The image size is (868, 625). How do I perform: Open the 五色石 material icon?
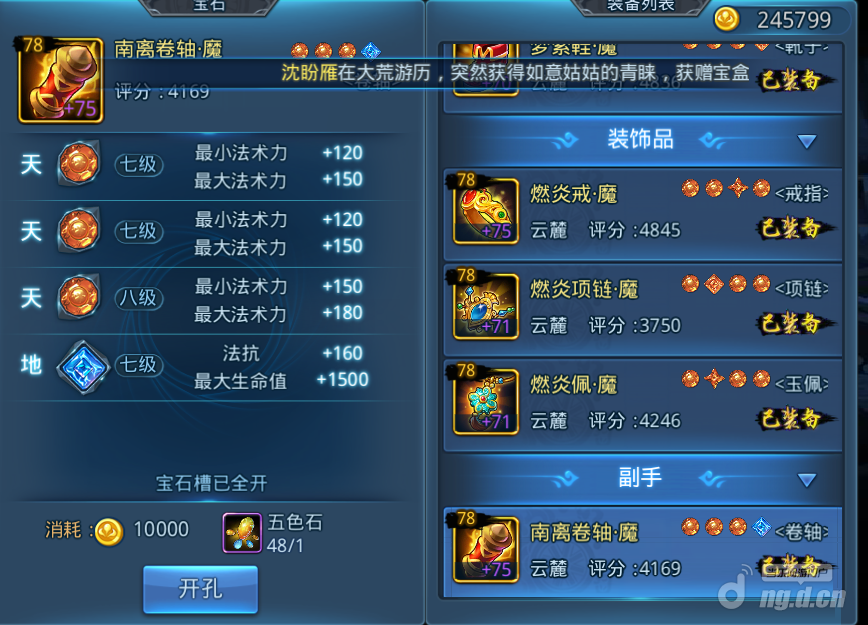(242, 533)
